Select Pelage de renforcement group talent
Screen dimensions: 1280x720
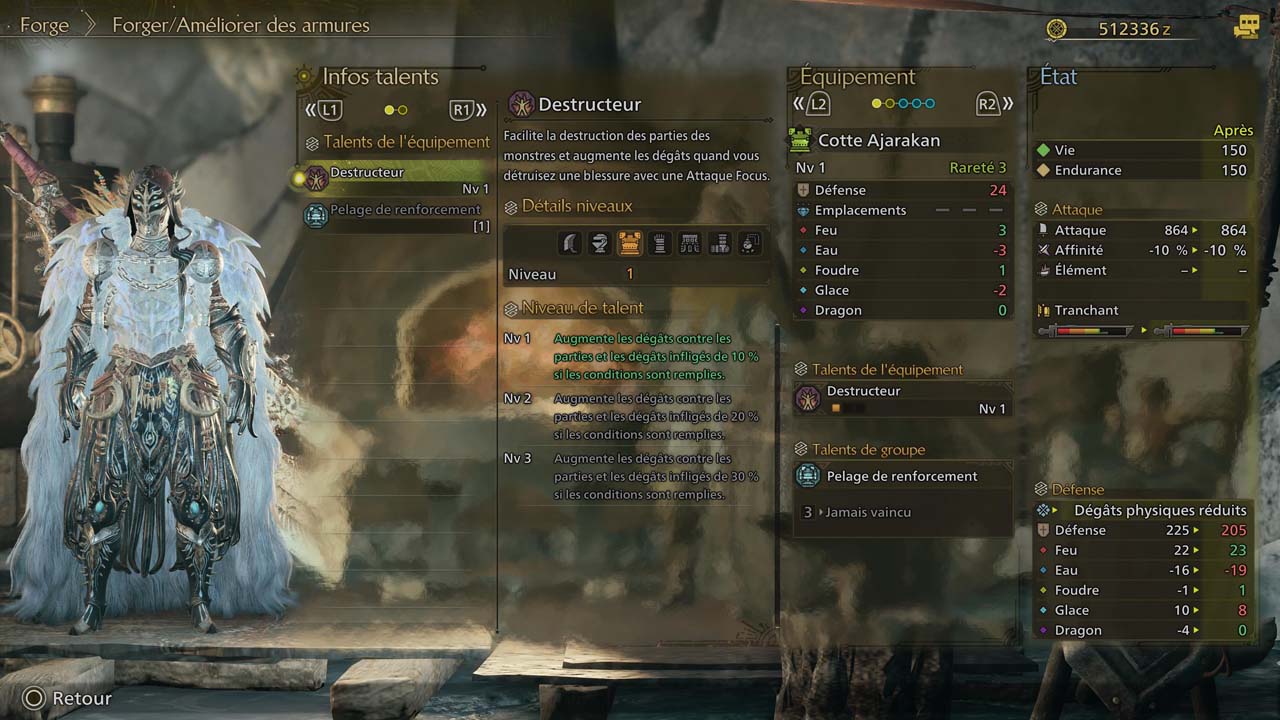[902, 477]
